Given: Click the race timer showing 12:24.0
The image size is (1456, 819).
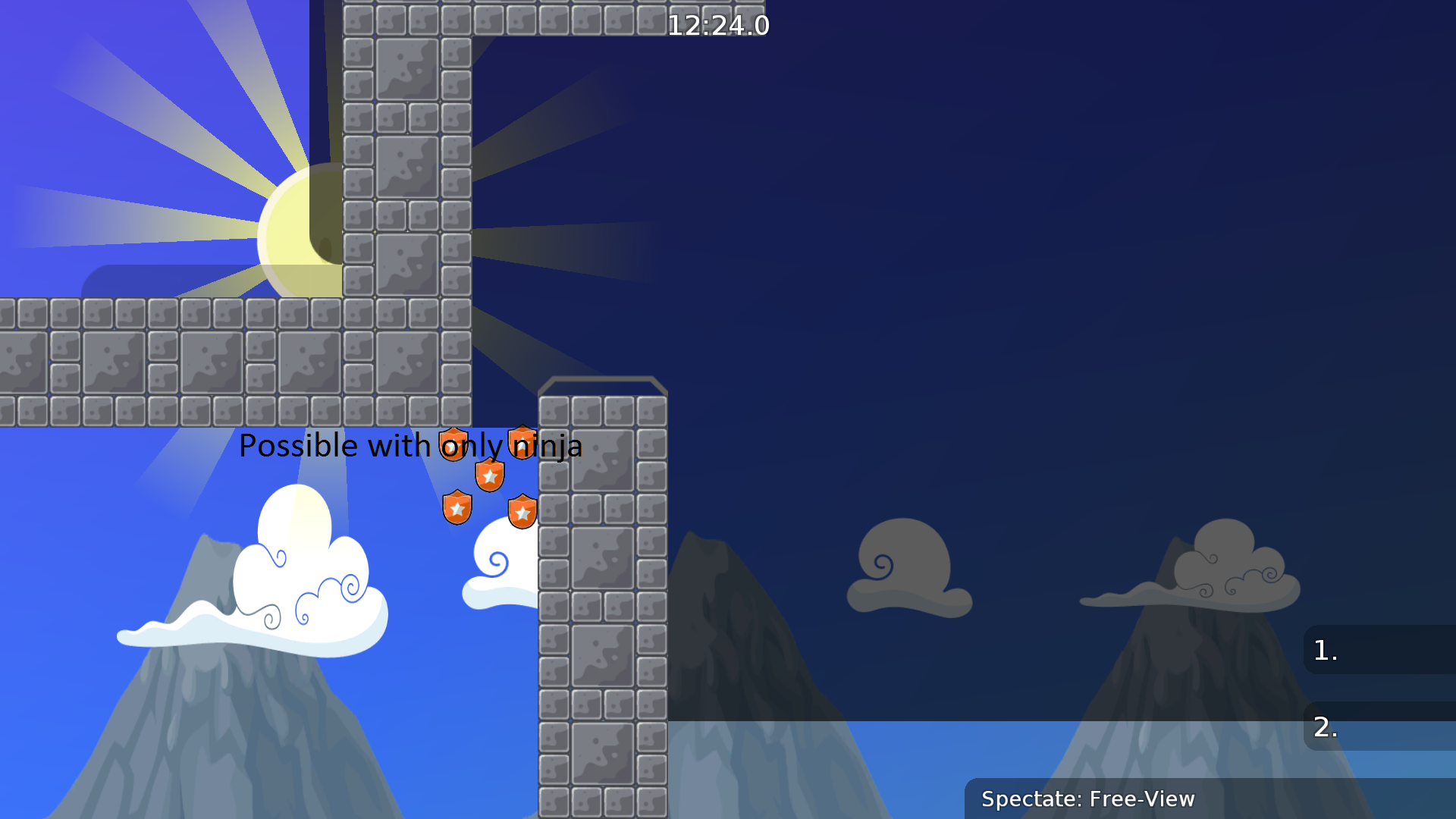Looking at the screenshot, I should pos(719,25).
